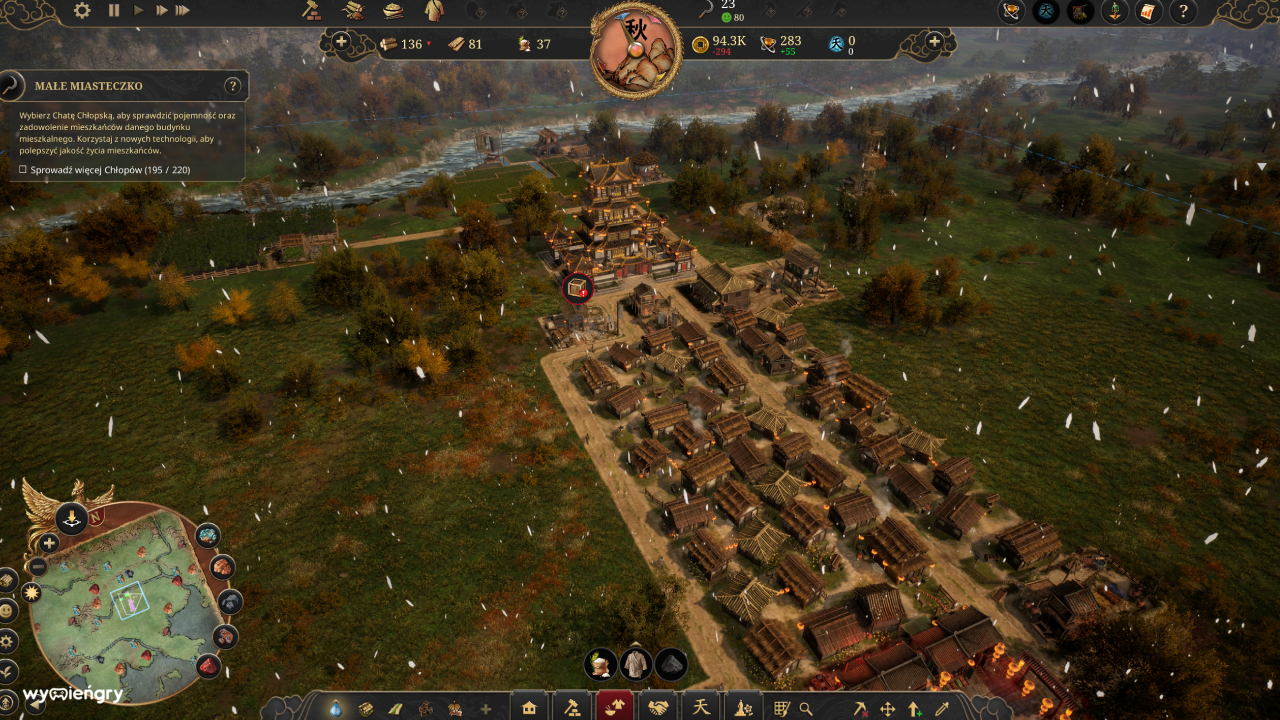Open the game settings gear
1280x720 pixels.
[x=82, y=11]
